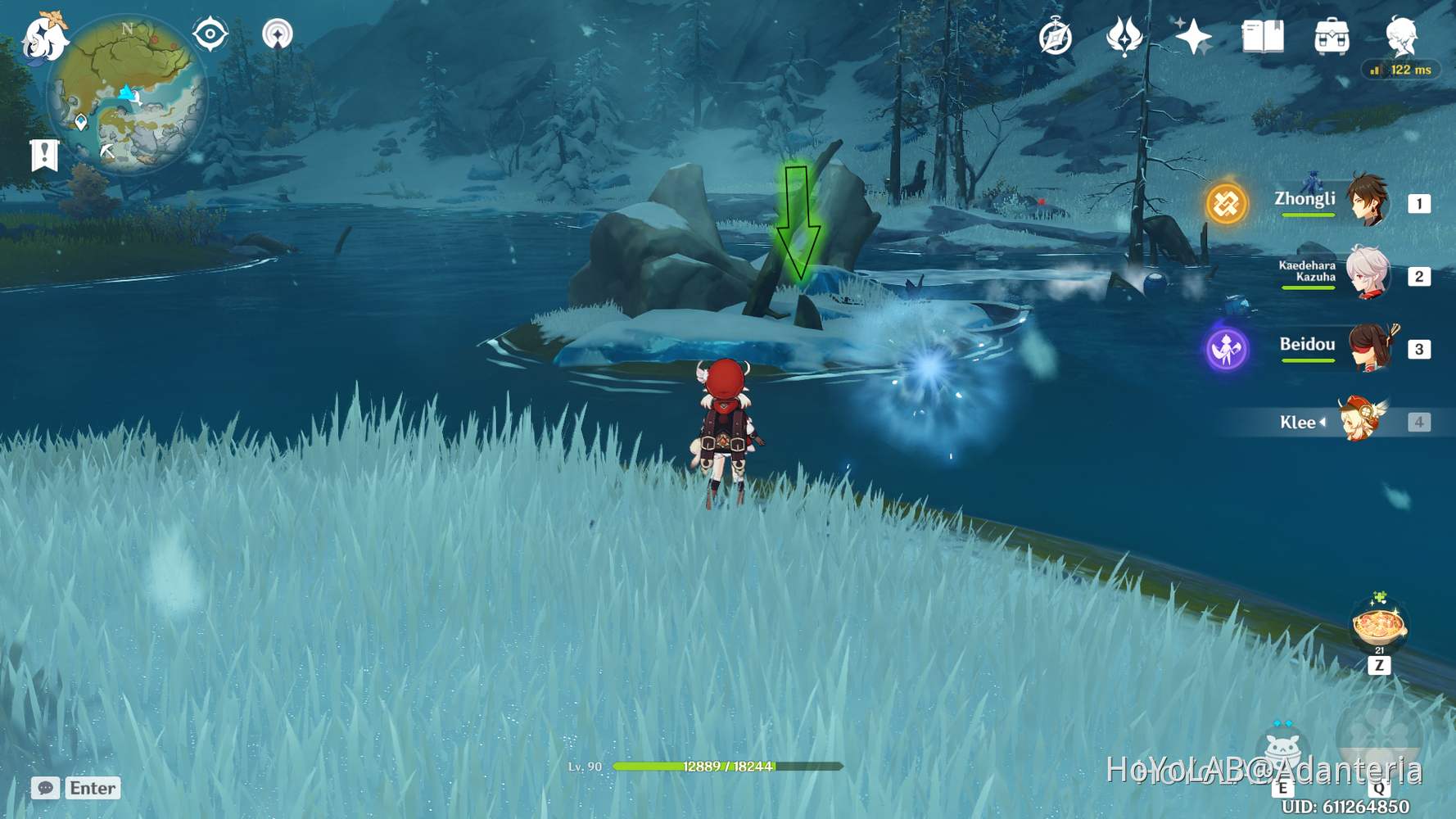The height and width of the screenshot is (819, 1456).
Task: Toggle the quest navigation eye icon
Action: click(210, 34)
